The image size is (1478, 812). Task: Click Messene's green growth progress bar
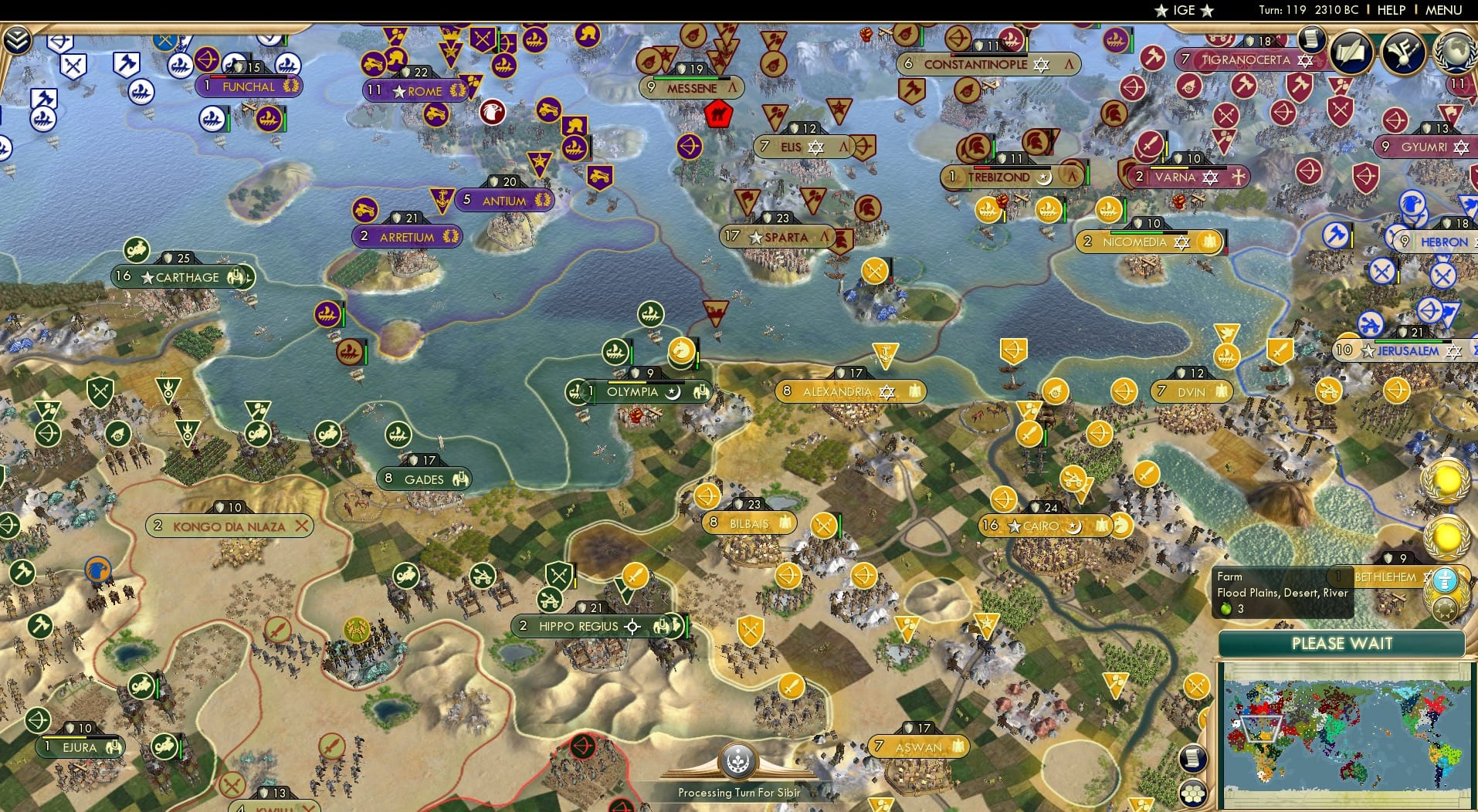tap(684, 78)
